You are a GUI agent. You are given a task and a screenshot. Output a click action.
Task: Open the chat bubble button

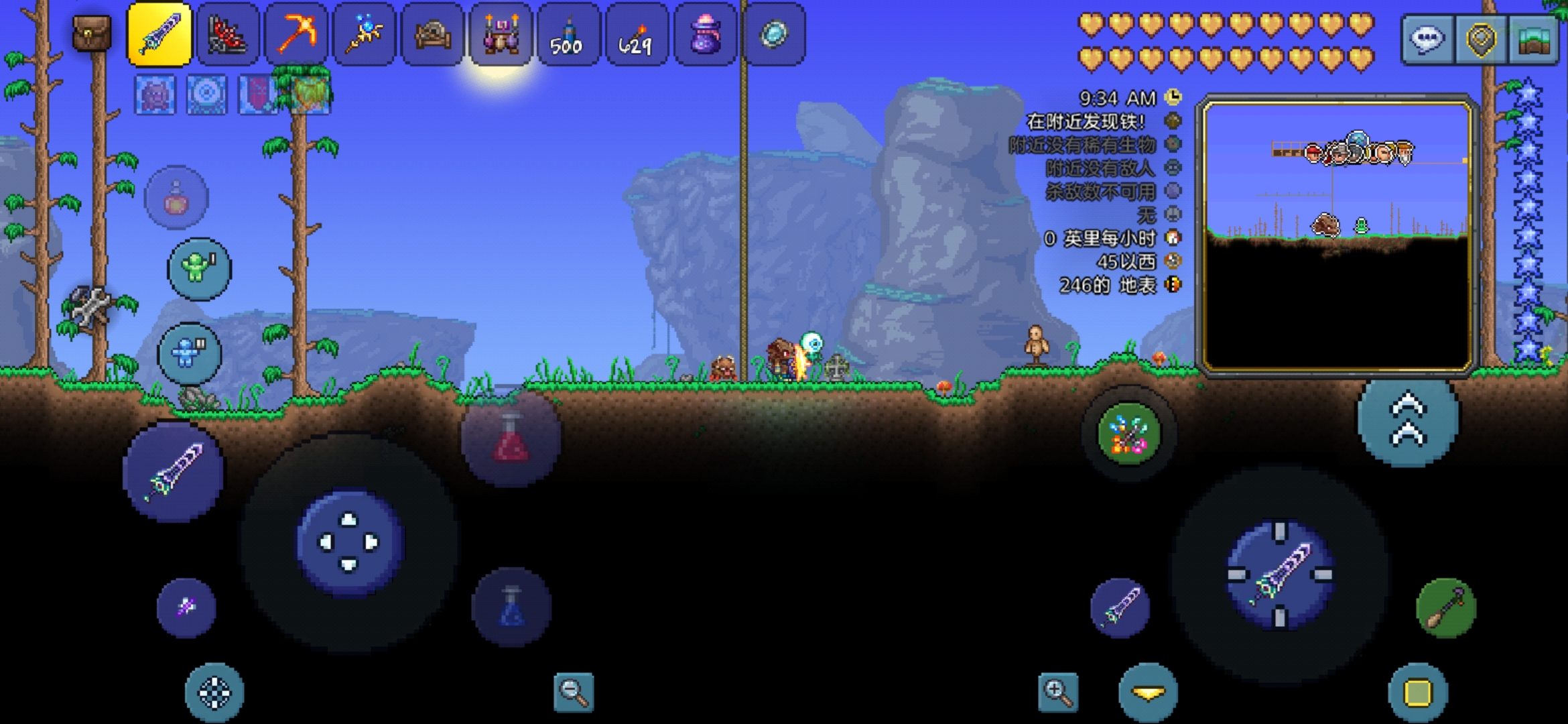click(1425, 39)
